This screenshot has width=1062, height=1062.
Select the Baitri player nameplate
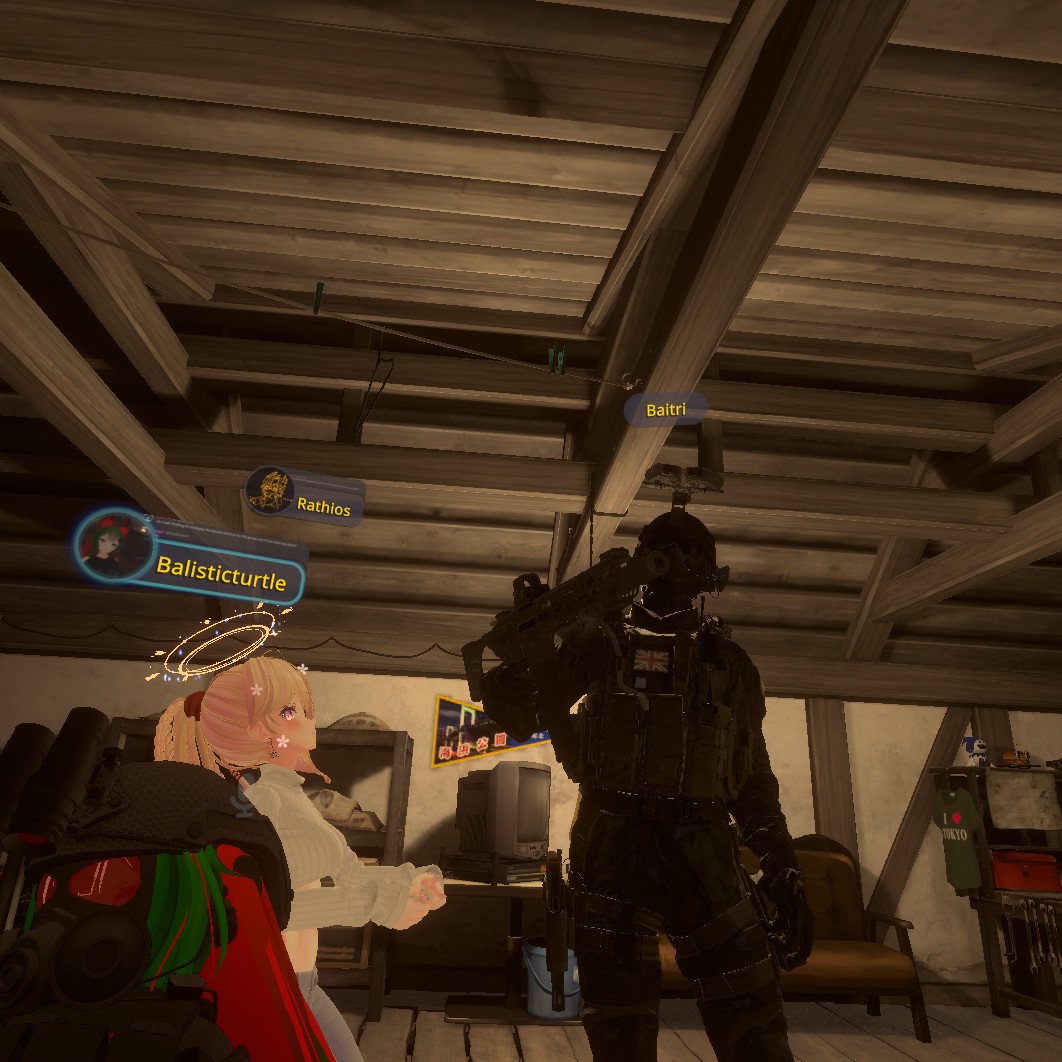(666, 409)
